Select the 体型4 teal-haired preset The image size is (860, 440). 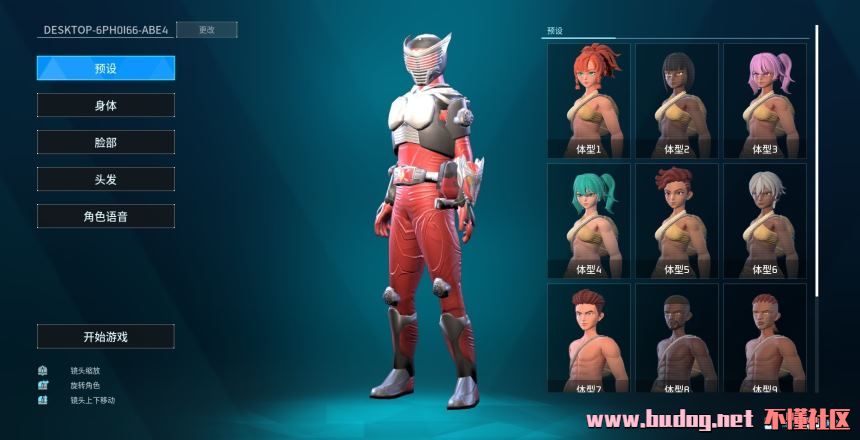point(589,220)
